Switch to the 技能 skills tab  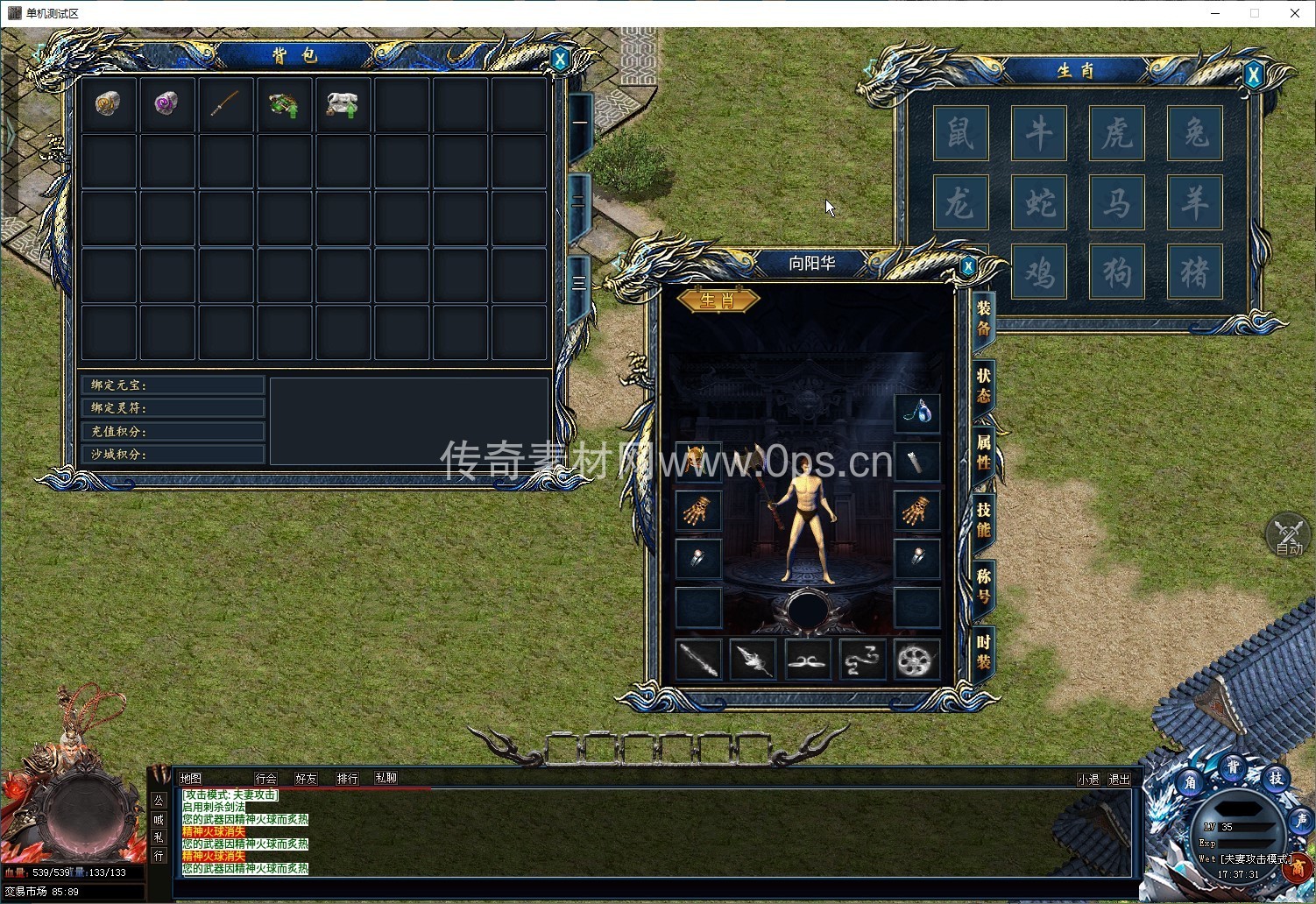coord(983,519)
